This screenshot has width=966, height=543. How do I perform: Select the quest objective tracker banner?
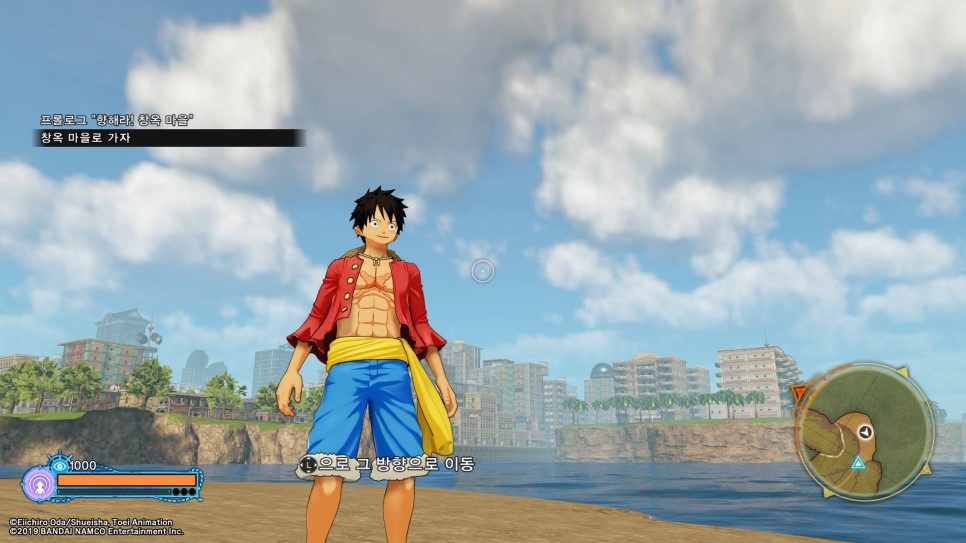point(167,138)
